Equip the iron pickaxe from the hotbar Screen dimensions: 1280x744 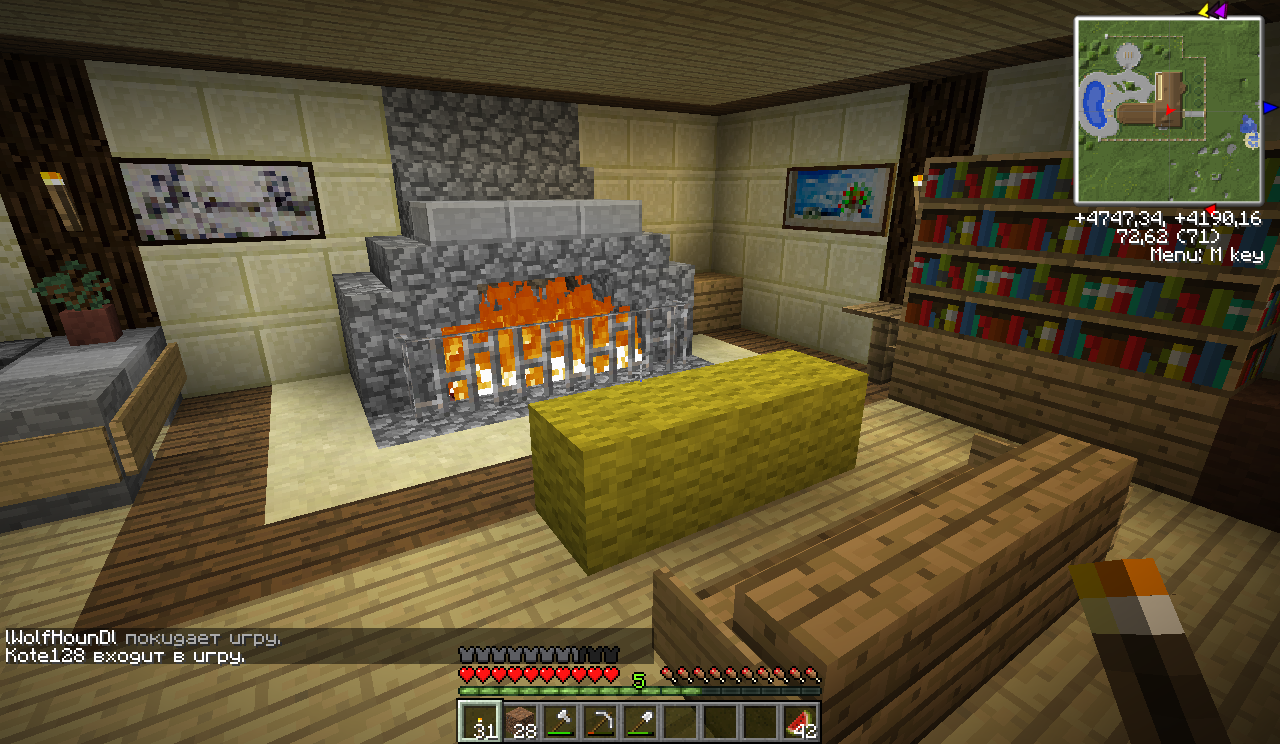coord(599,721)
